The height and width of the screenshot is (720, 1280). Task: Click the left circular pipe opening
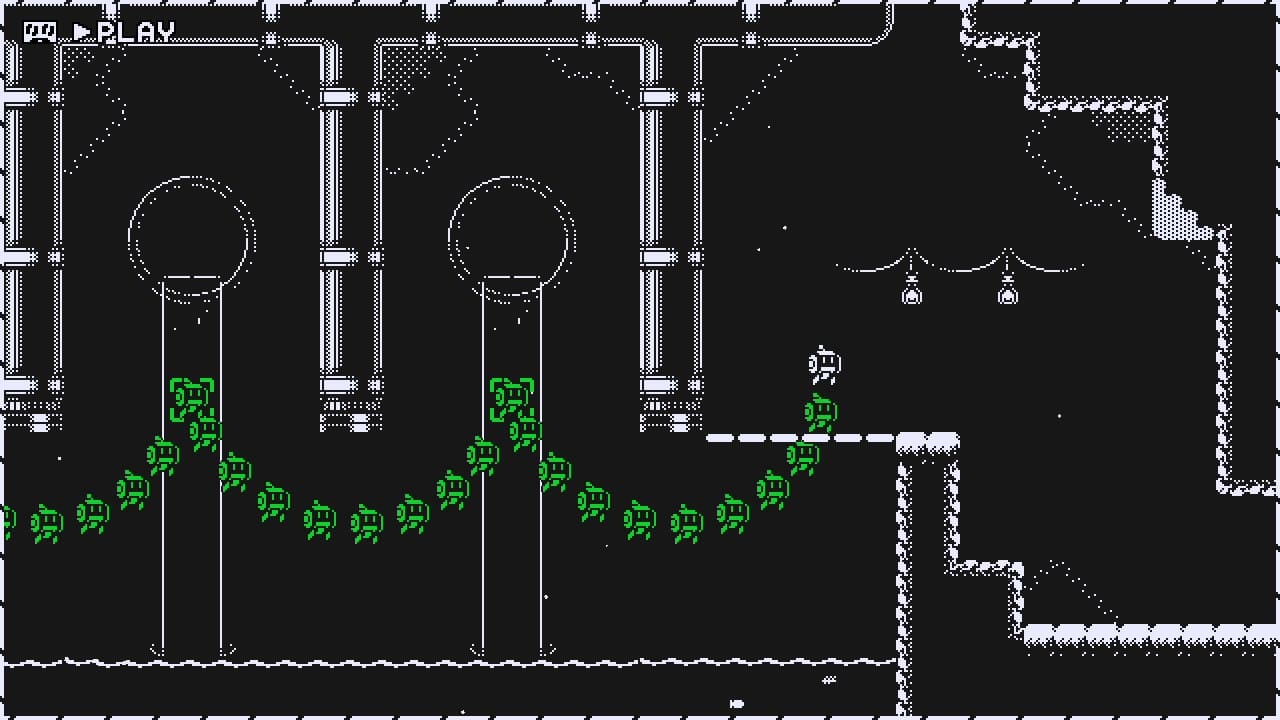coord(188,232)
